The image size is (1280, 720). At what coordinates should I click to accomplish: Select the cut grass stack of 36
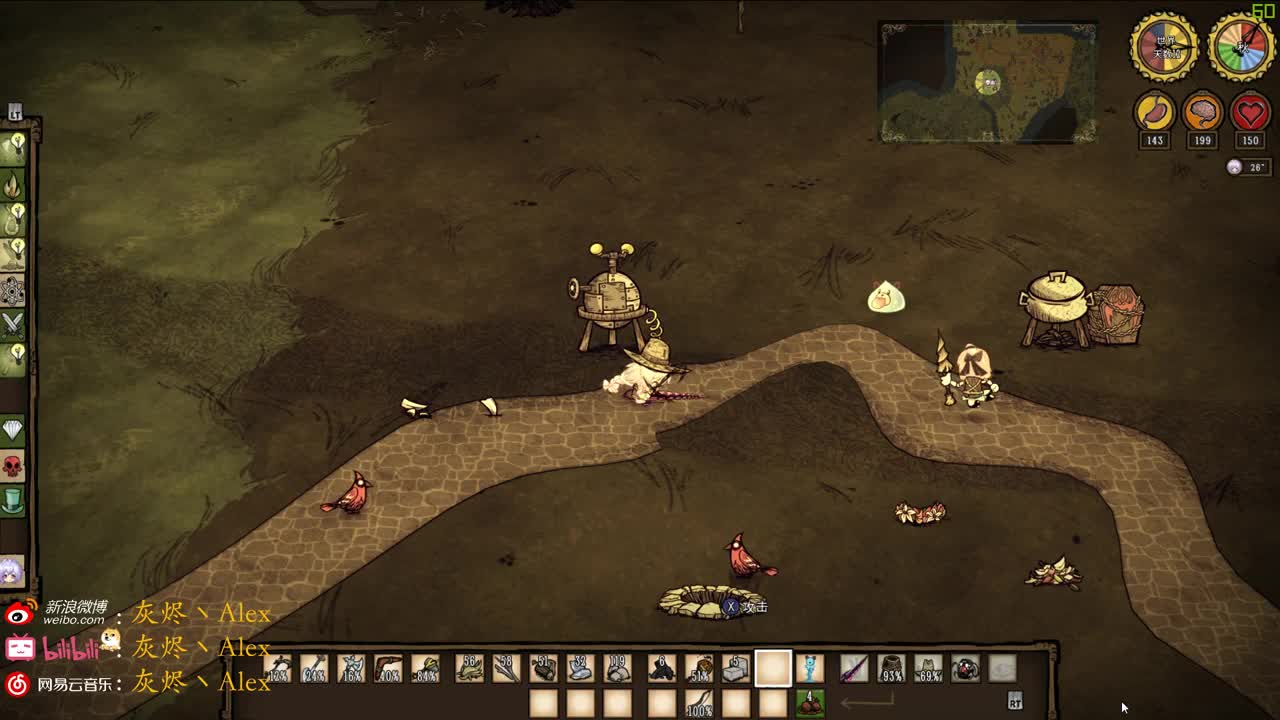469,668
